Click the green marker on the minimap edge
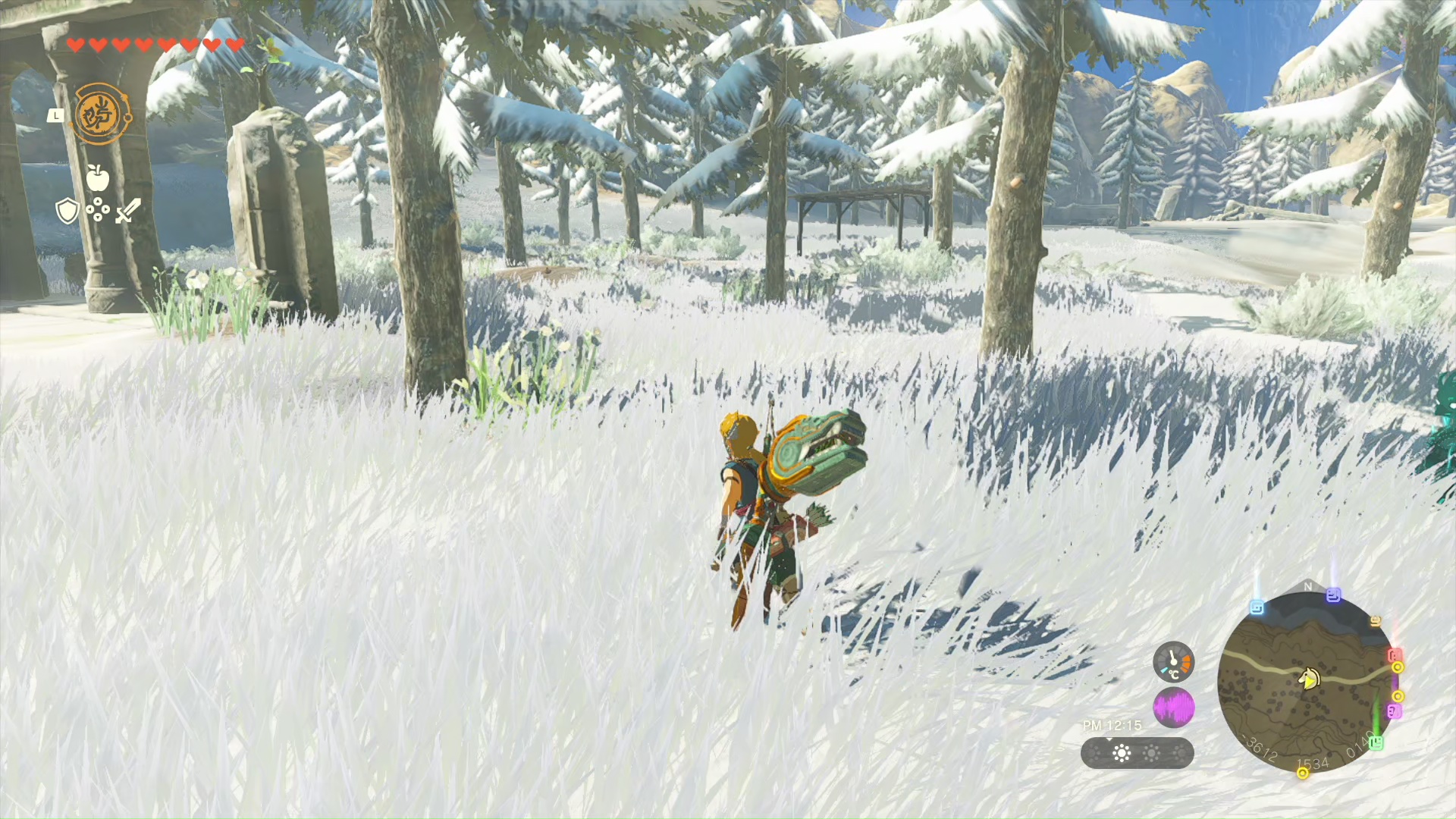The height and width of the screenshot is (819, 1456). 1376,742
